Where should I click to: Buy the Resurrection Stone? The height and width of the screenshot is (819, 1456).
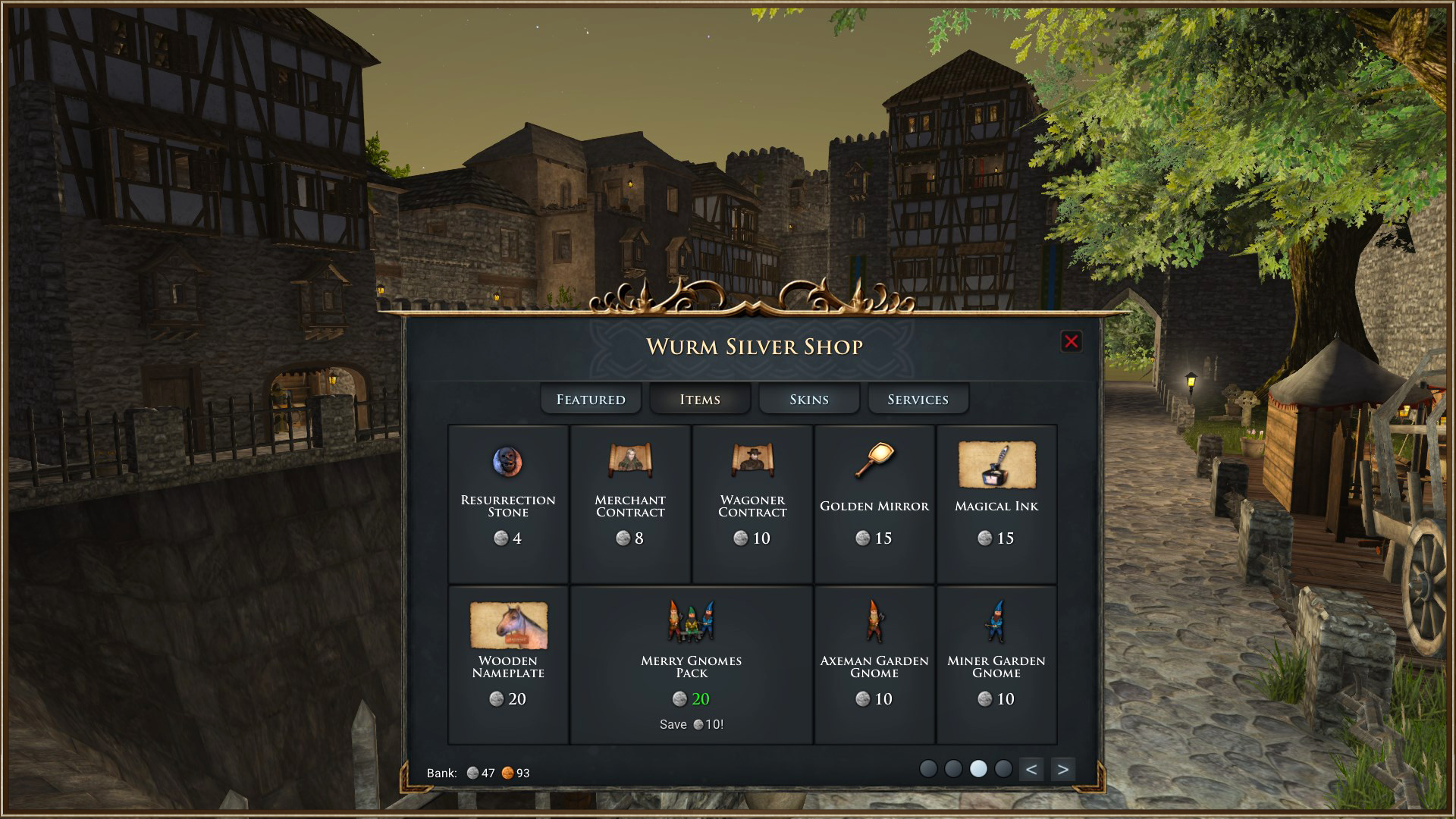(508, 504)
